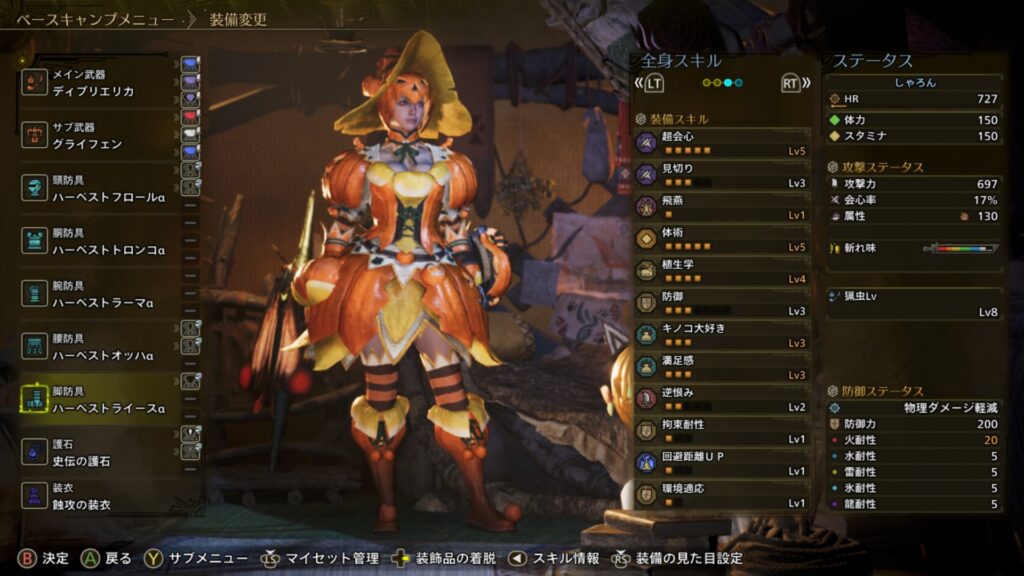Select arm armor ハーベストラーマα
The width and height of the screenshot is (1024, 576).
tap(100, 294)
